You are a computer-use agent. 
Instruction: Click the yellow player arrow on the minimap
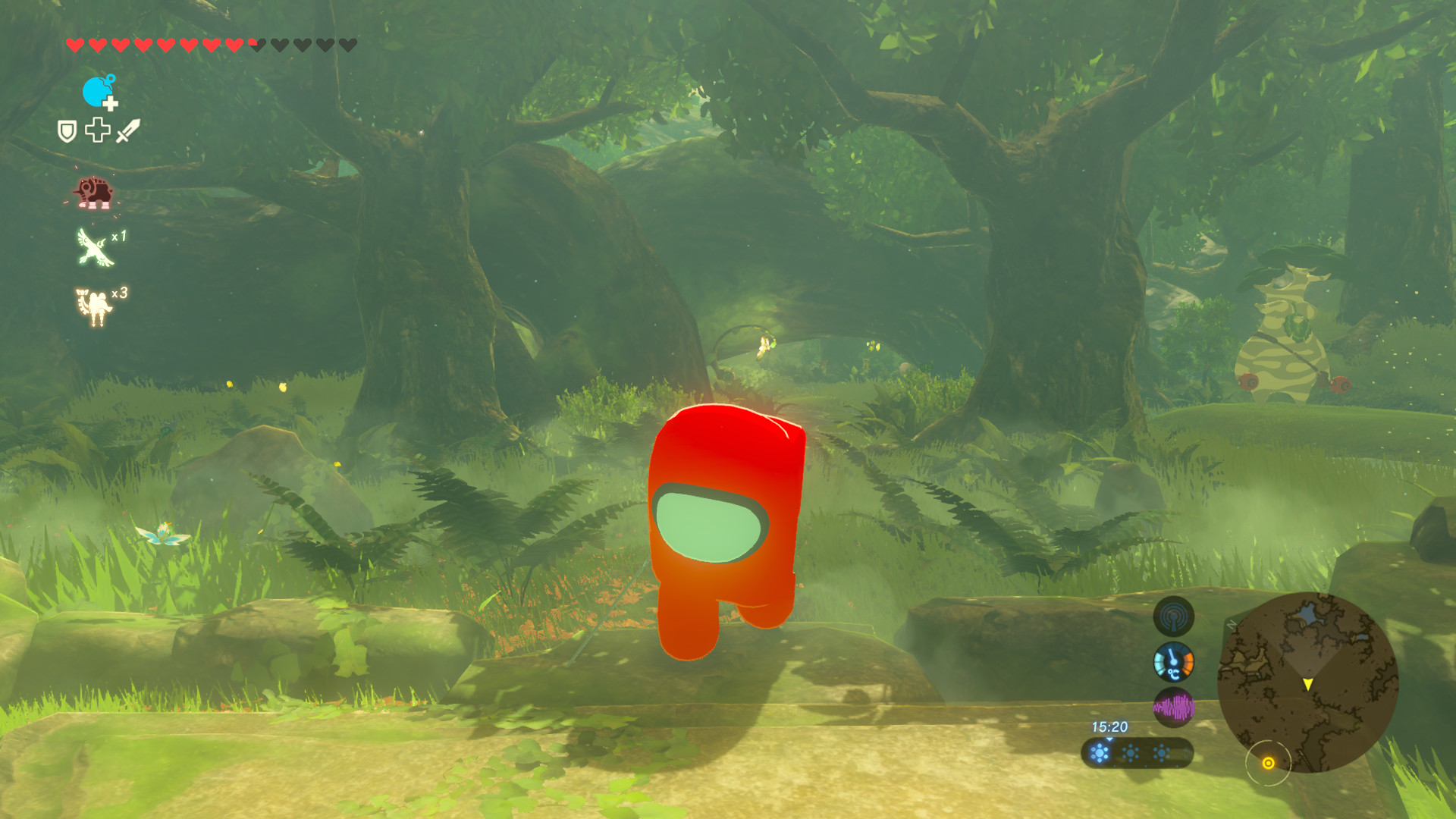click(1307, 684)
